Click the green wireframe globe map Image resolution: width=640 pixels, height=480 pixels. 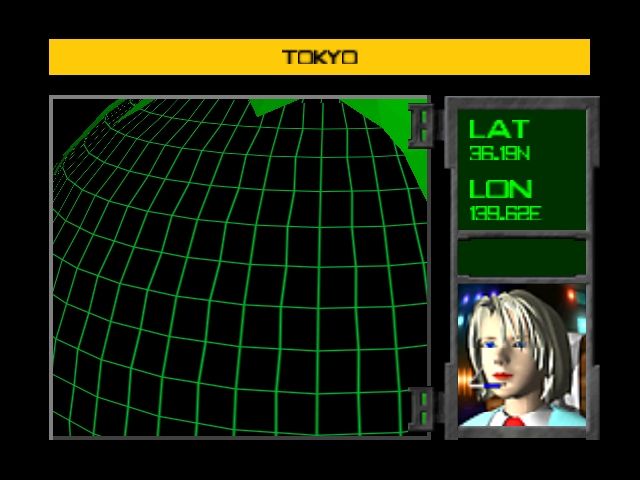(240, 268)
